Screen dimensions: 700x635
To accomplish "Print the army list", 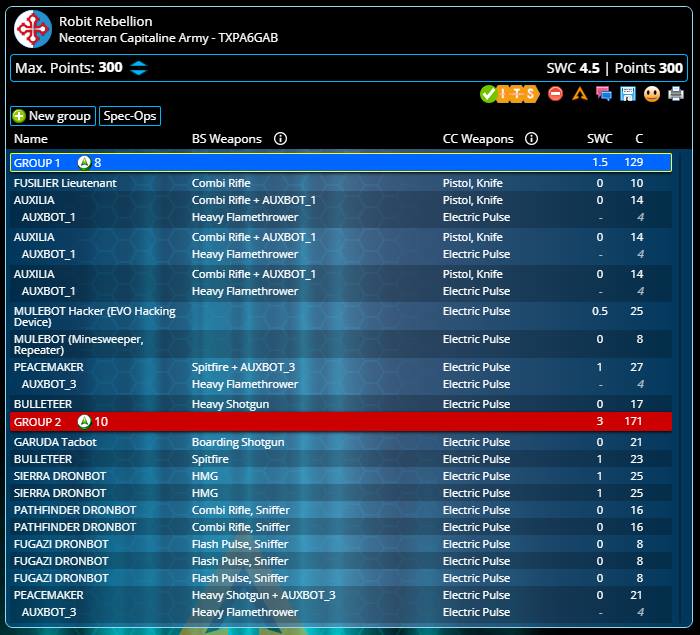I will tap(676, 94).
